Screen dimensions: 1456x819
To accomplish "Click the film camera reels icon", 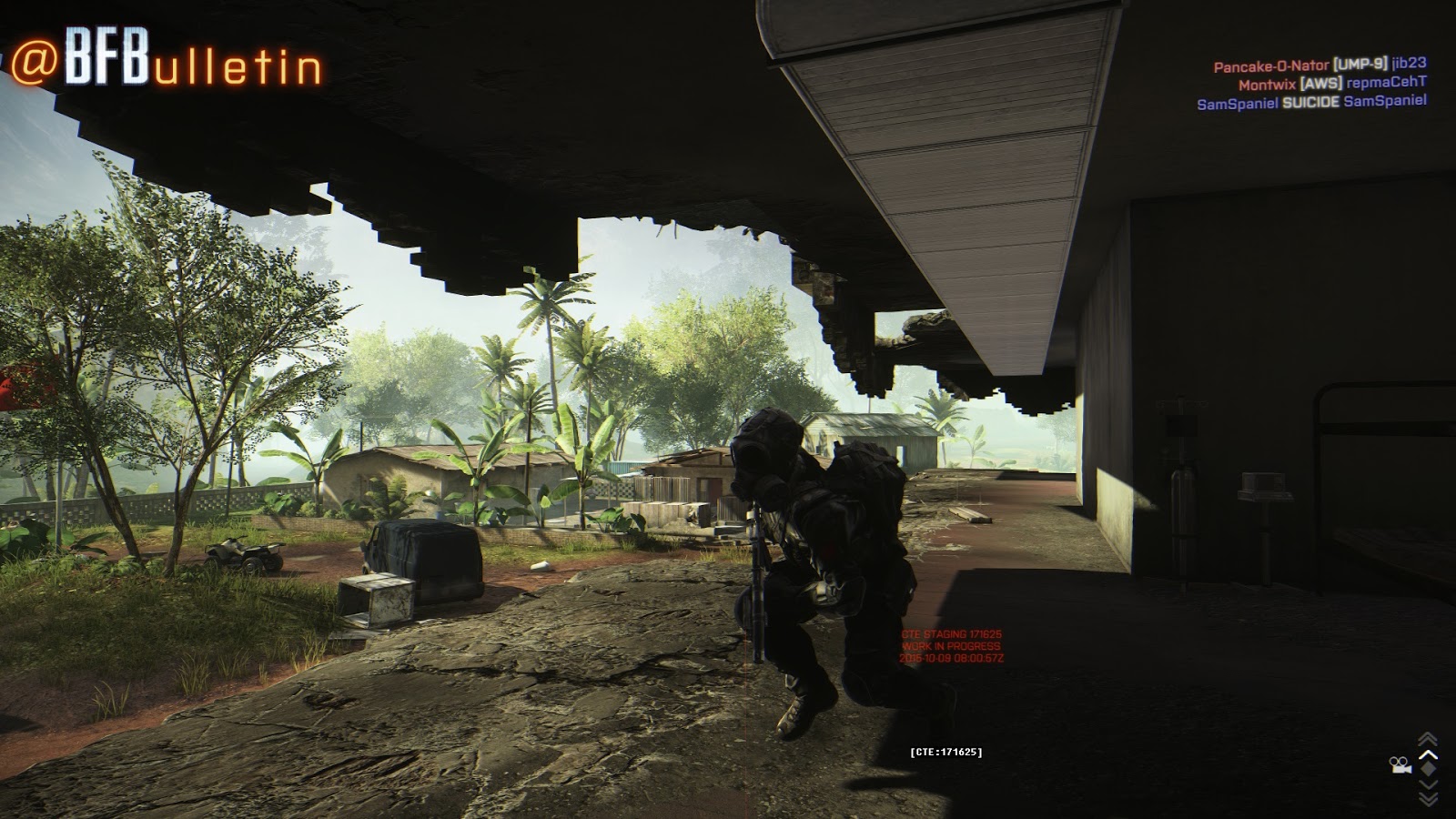I will [1401, 765].
